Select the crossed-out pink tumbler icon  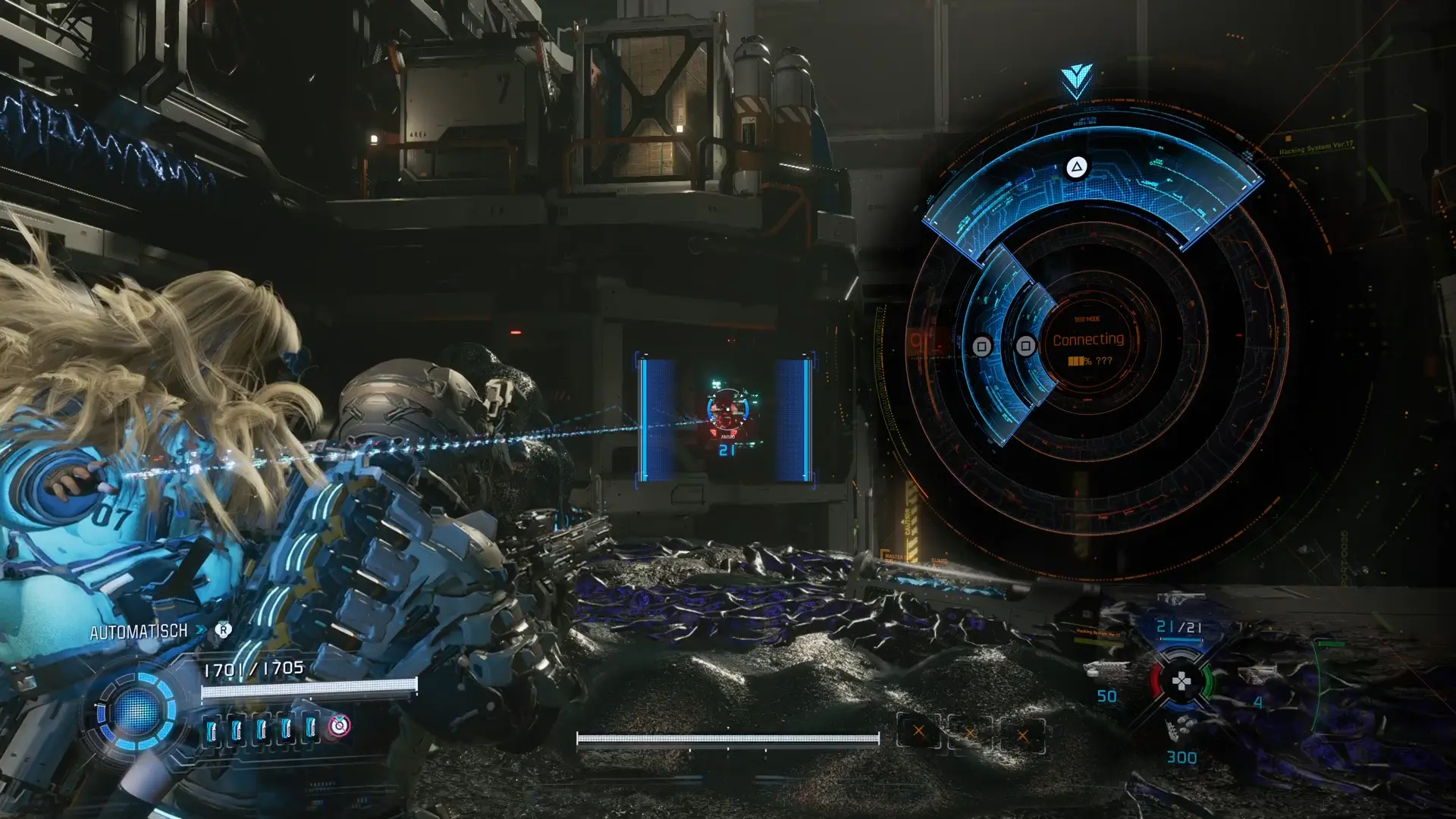pos(339,726)
